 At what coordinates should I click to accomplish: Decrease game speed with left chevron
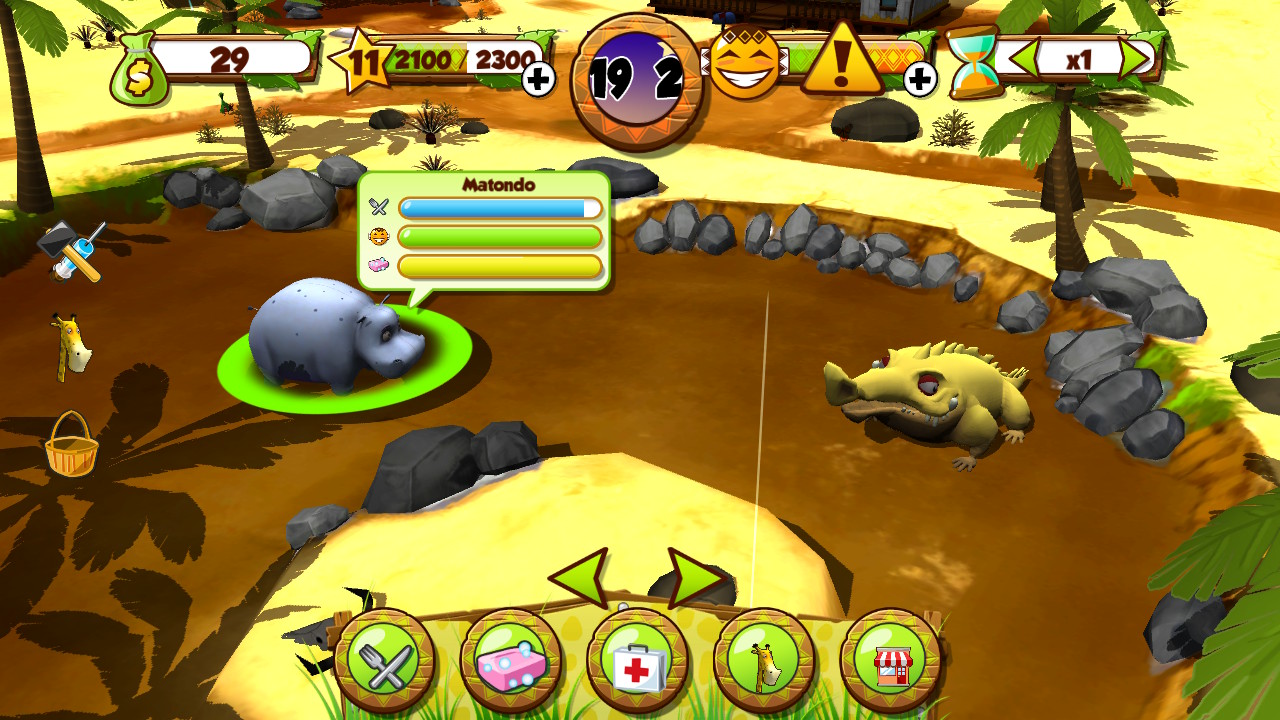[1022, 57]
